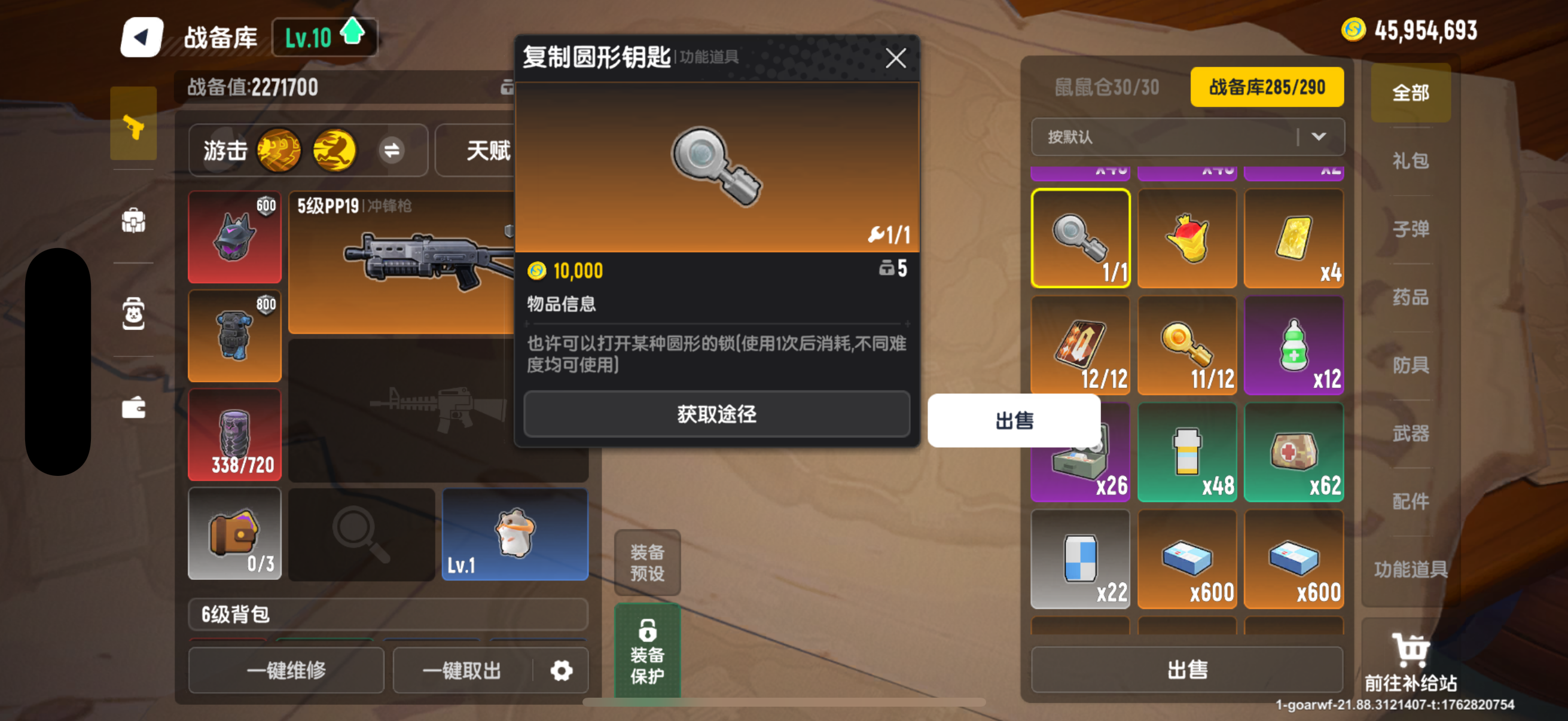Switch to the 子弹 category tab

click(1410, 229)
